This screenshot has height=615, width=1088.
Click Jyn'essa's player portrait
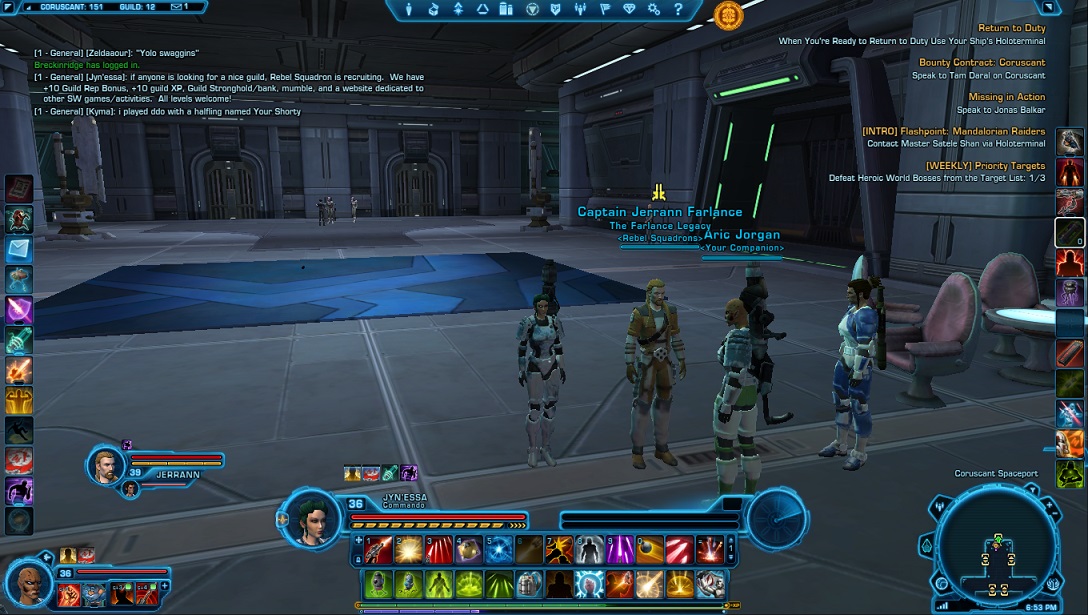tap(310, 520)
